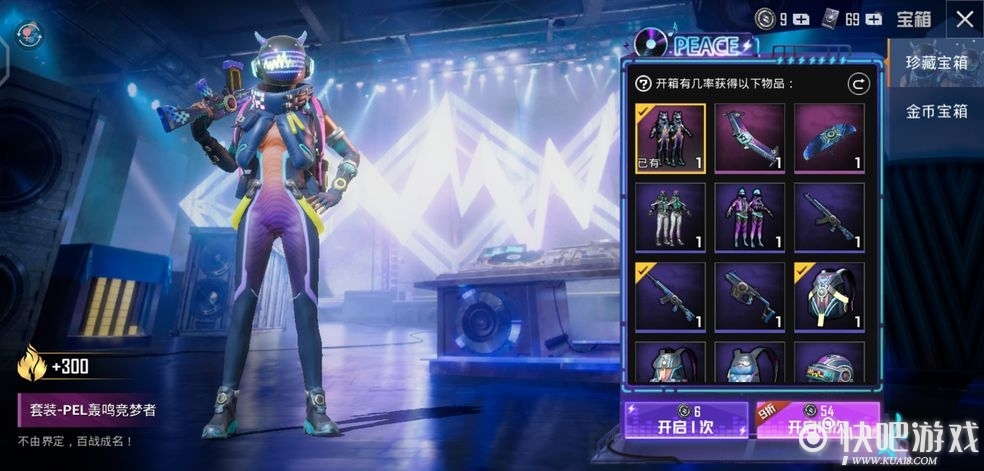Select the helmet skin reward
This screenshot has height=471, width=984.
[x=829, y=363]
